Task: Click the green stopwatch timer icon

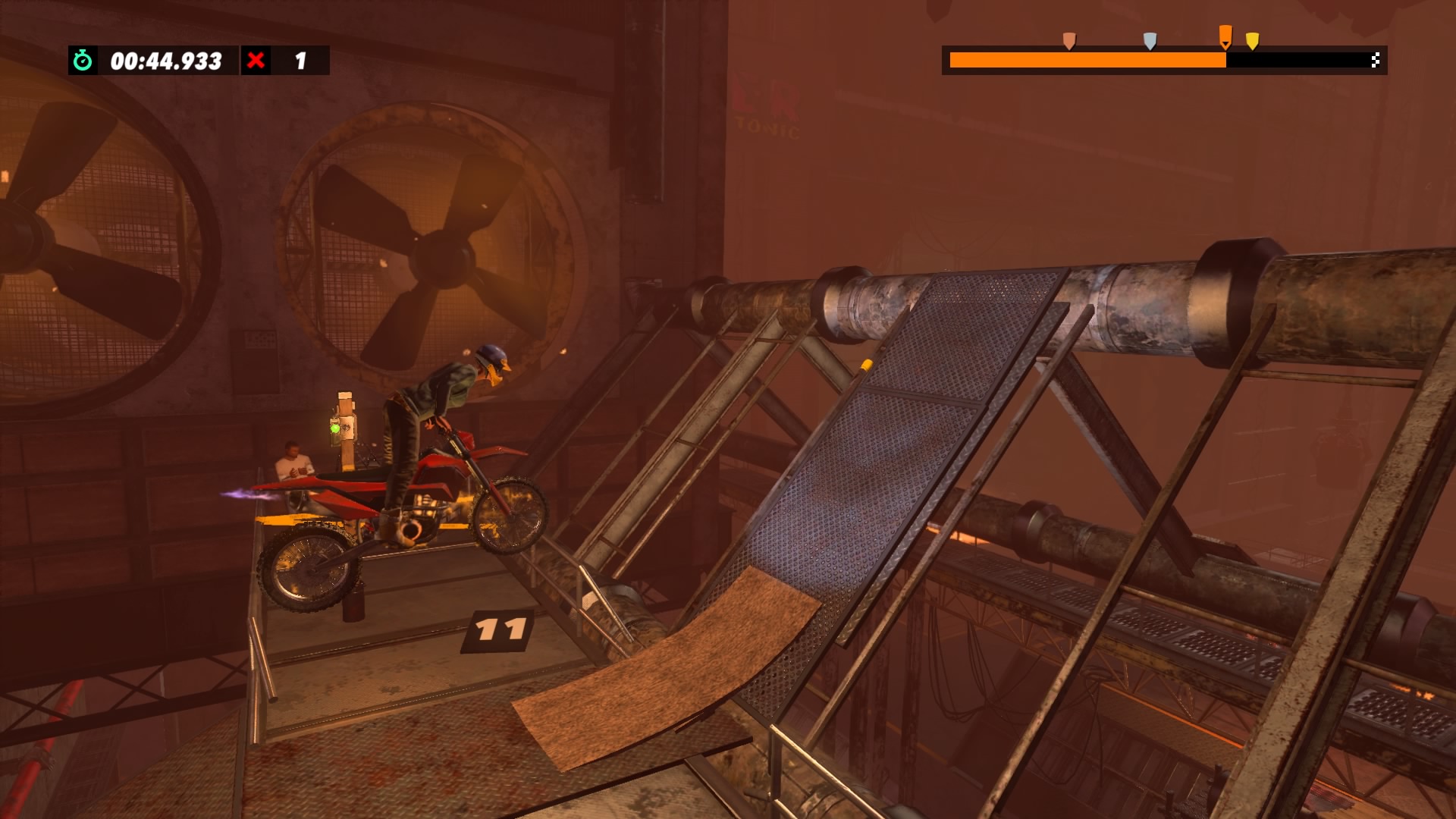Action: click(83, 61)
